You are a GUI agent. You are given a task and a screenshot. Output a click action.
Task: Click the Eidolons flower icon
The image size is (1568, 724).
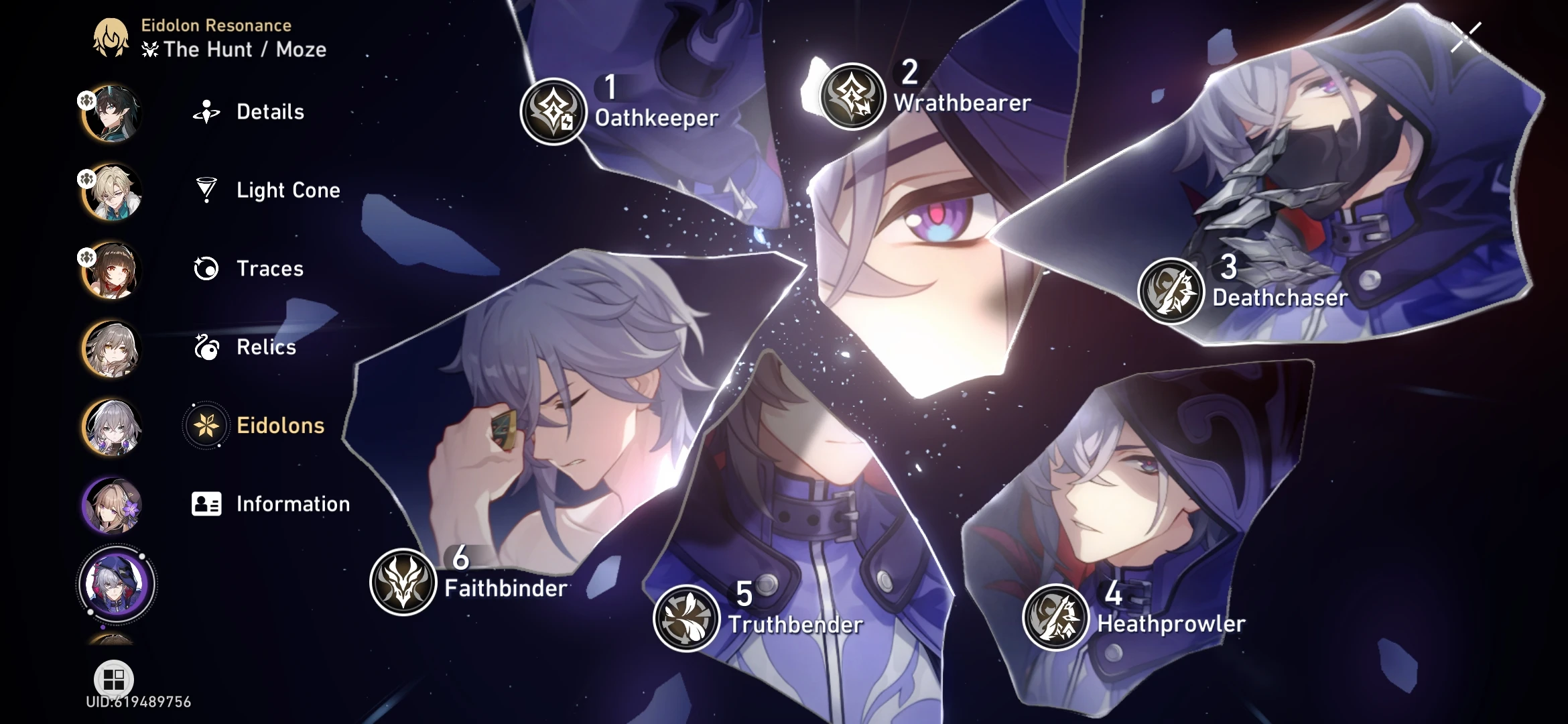(x=206, y=426)
